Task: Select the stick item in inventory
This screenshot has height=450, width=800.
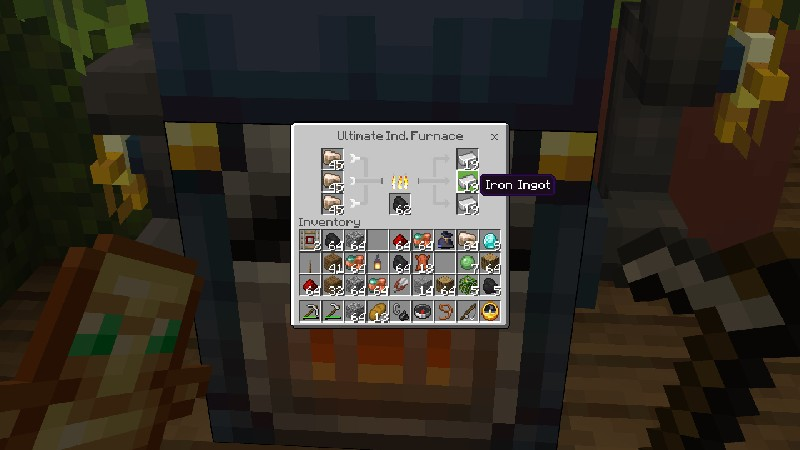Action: [310, 263]
